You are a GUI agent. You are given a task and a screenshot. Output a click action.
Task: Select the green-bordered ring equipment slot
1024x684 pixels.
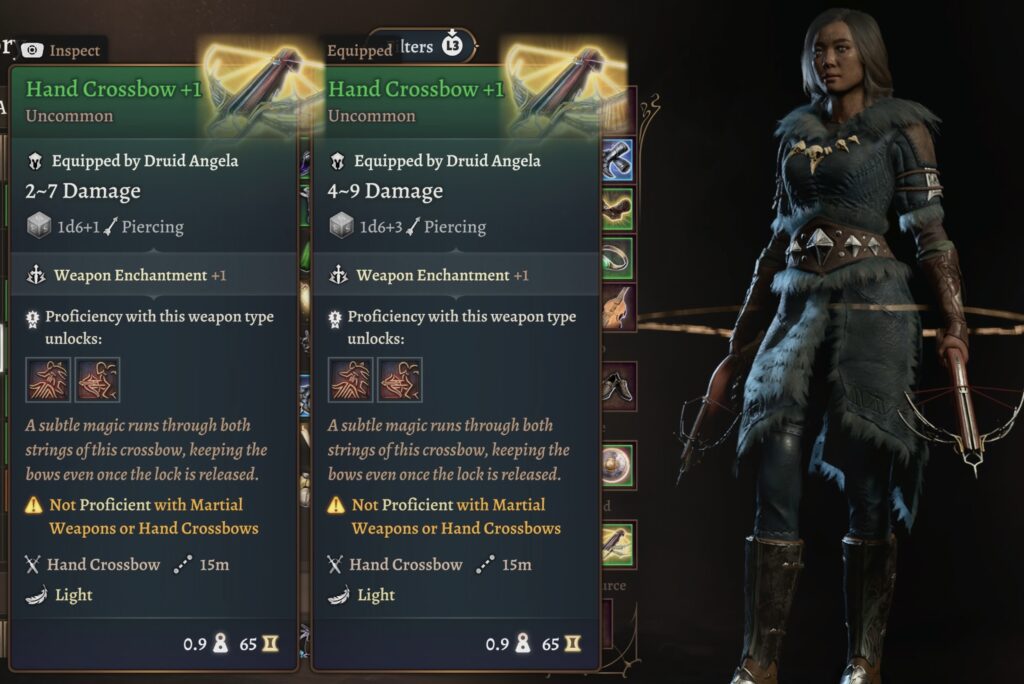tap(617, 258)
